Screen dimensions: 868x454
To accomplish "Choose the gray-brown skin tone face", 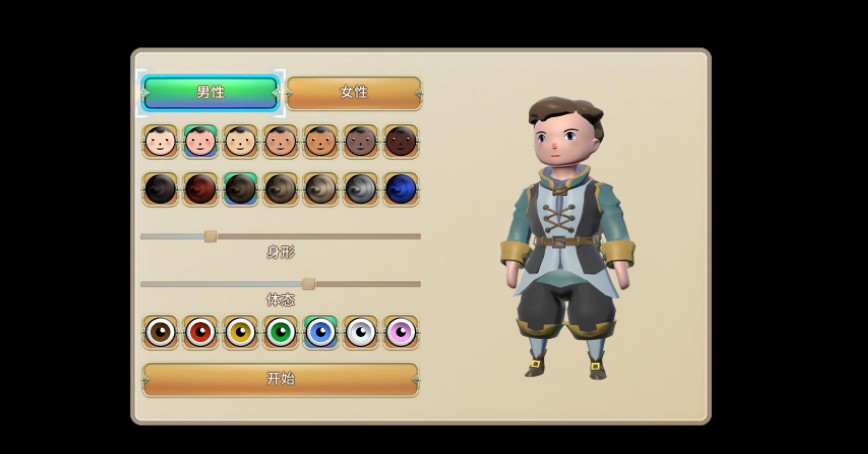I will (x=360, y=142).
